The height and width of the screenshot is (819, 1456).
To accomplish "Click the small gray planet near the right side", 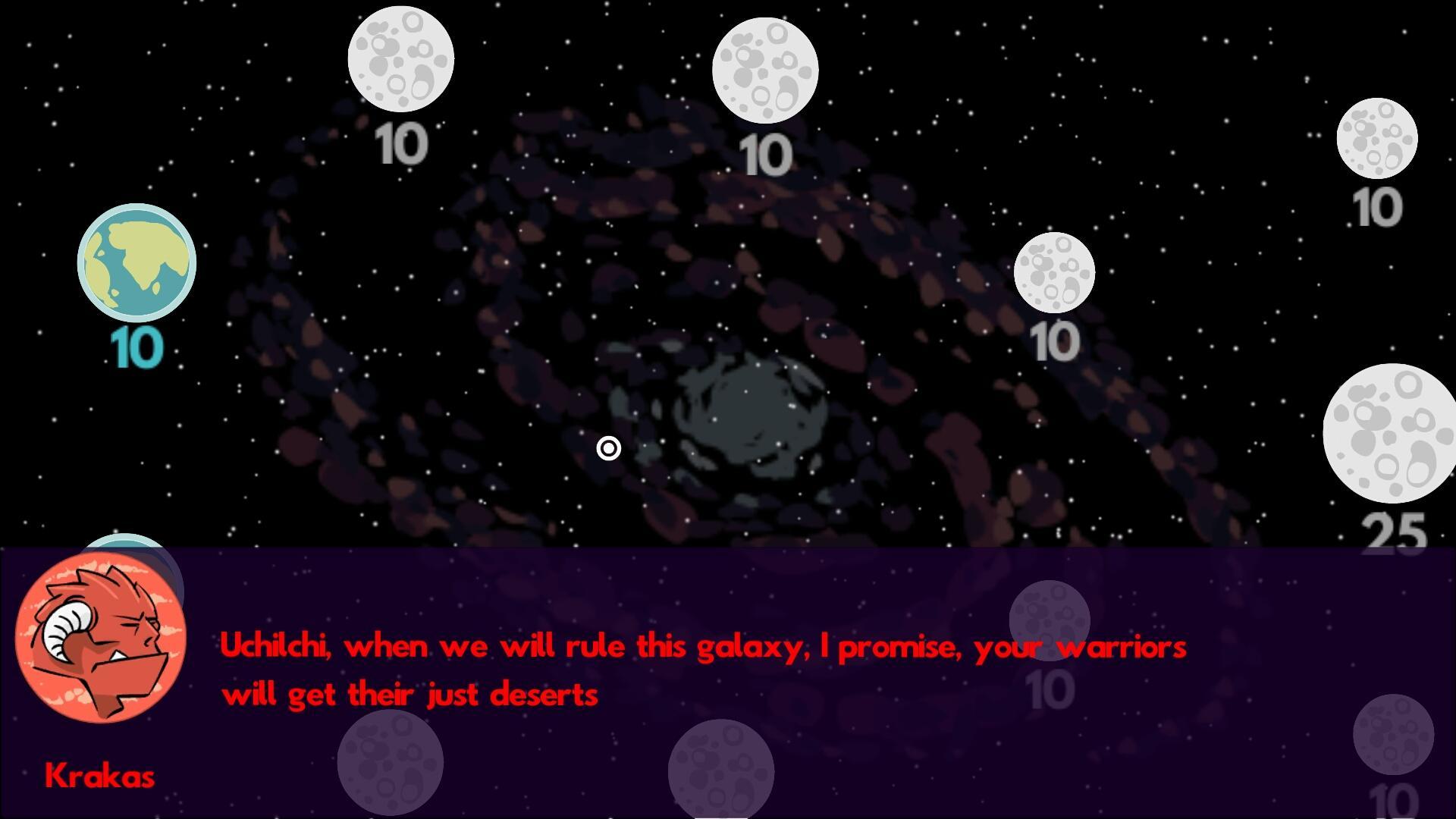I will 1054,273.
